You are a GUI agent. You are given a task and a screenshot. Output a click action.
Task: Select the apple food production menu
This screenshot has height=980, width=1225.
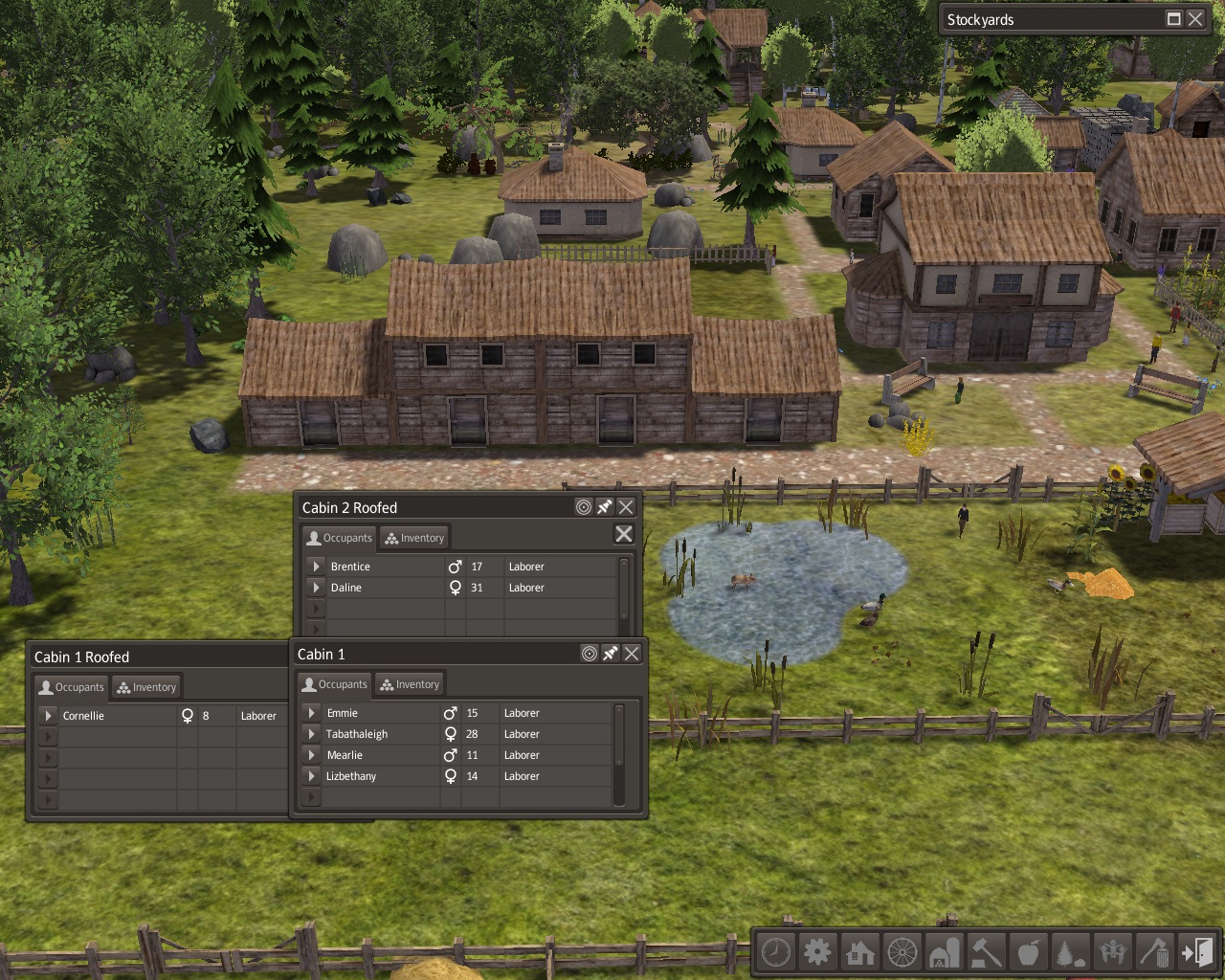(1029, 952)
